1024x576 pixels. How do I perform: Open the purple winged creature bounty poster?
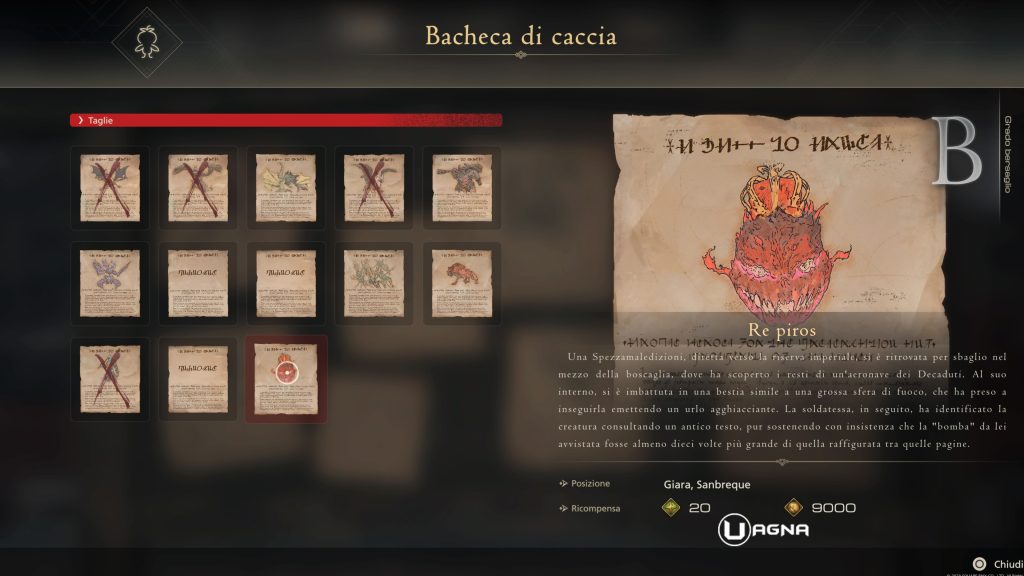click(110, 284)
